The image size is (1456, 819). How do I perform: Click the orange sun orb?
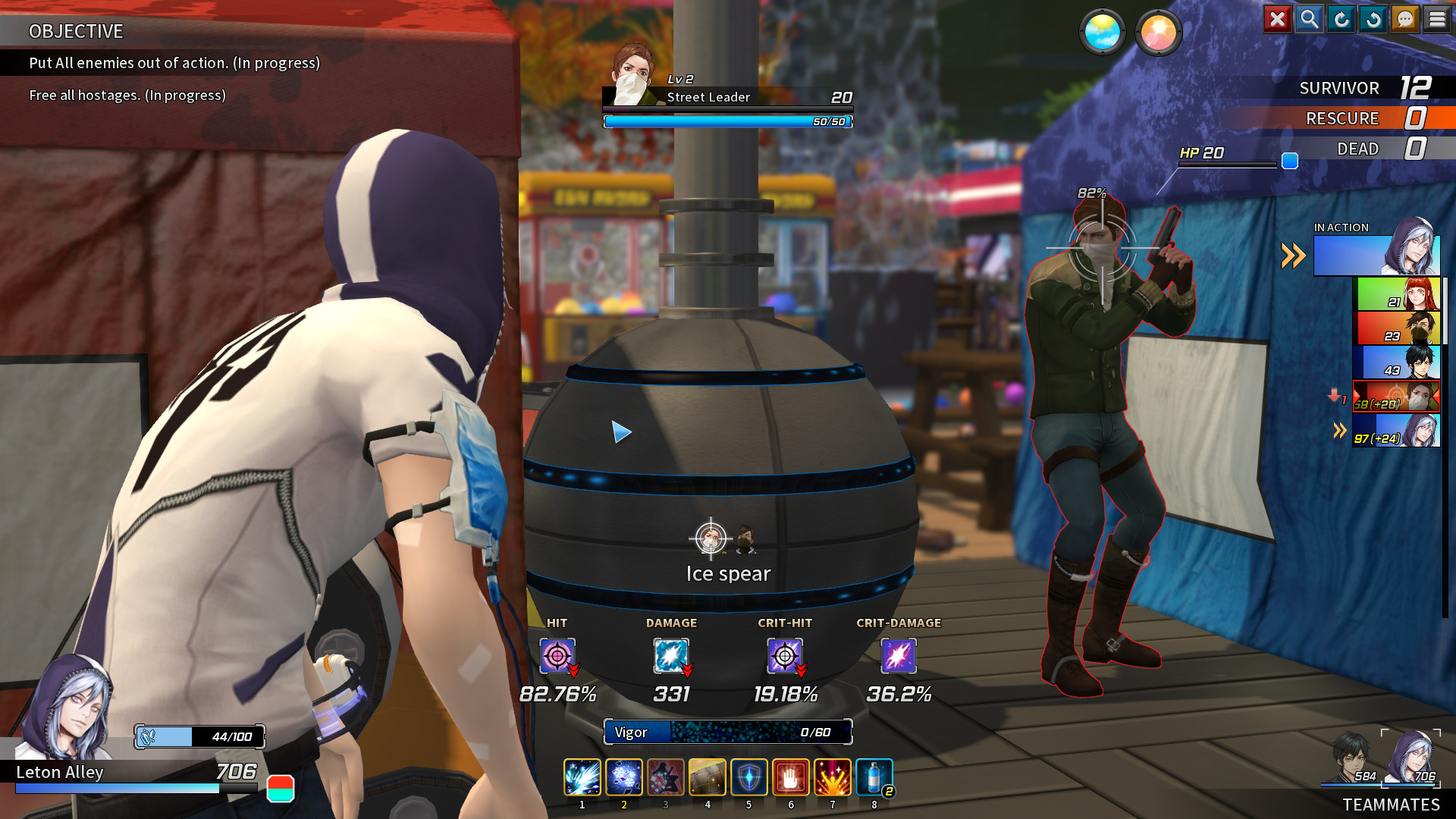point(1158,33)
